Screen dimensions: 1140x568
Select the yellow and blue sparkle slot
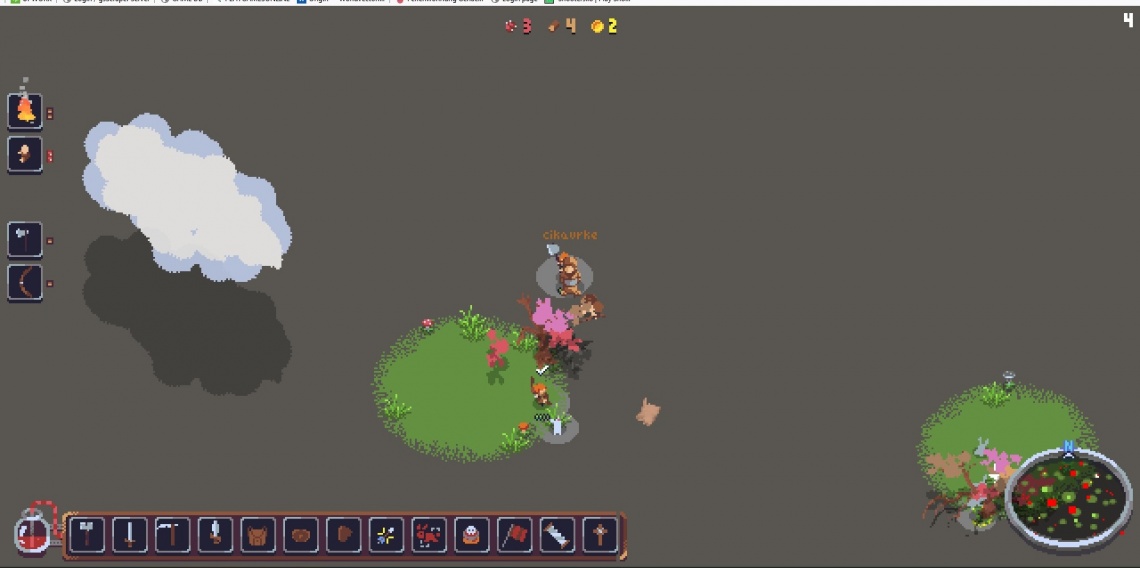[386, 535]
